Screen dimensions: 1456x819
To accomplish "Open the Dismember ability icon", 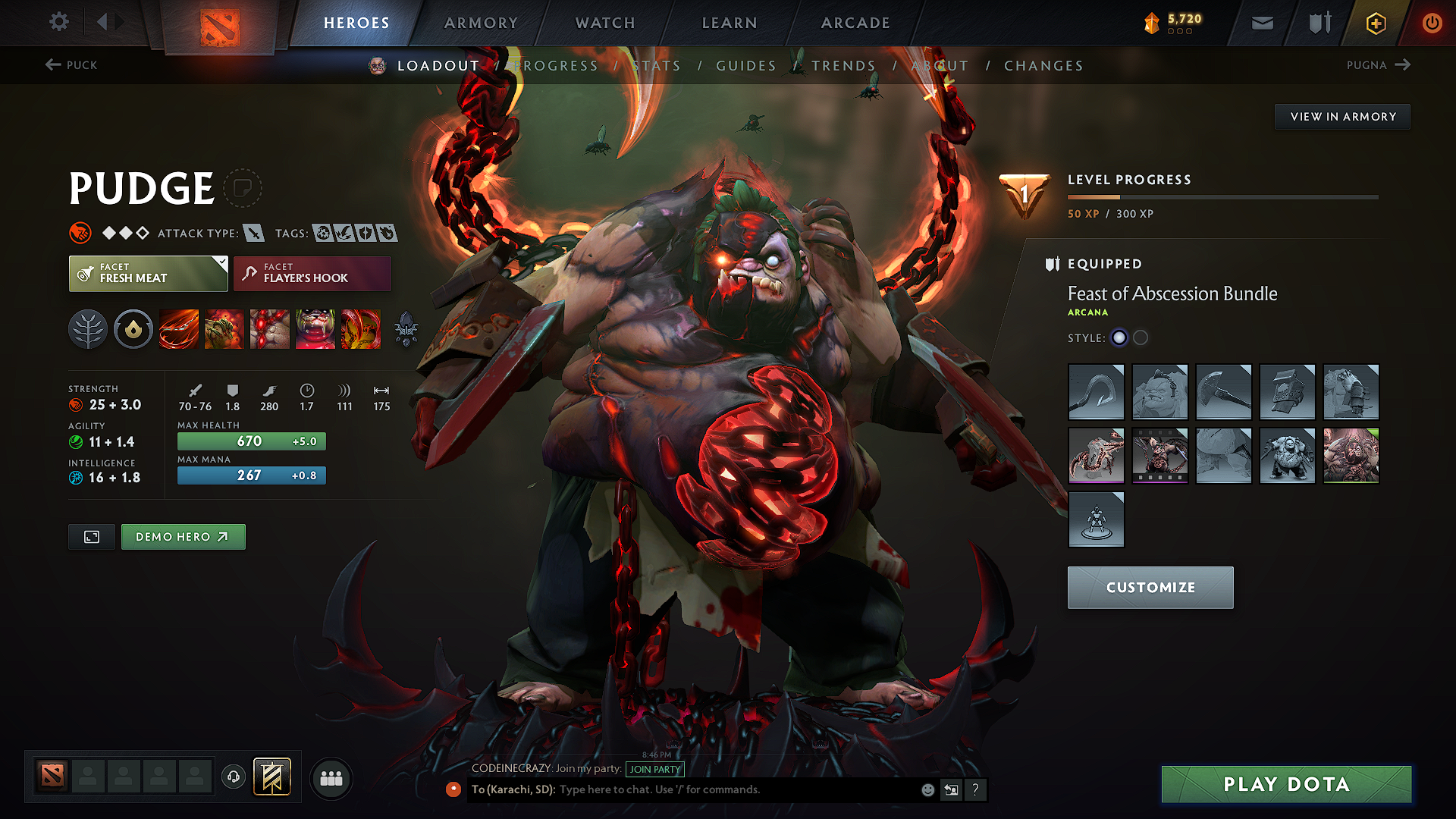I will coord(315,328).
